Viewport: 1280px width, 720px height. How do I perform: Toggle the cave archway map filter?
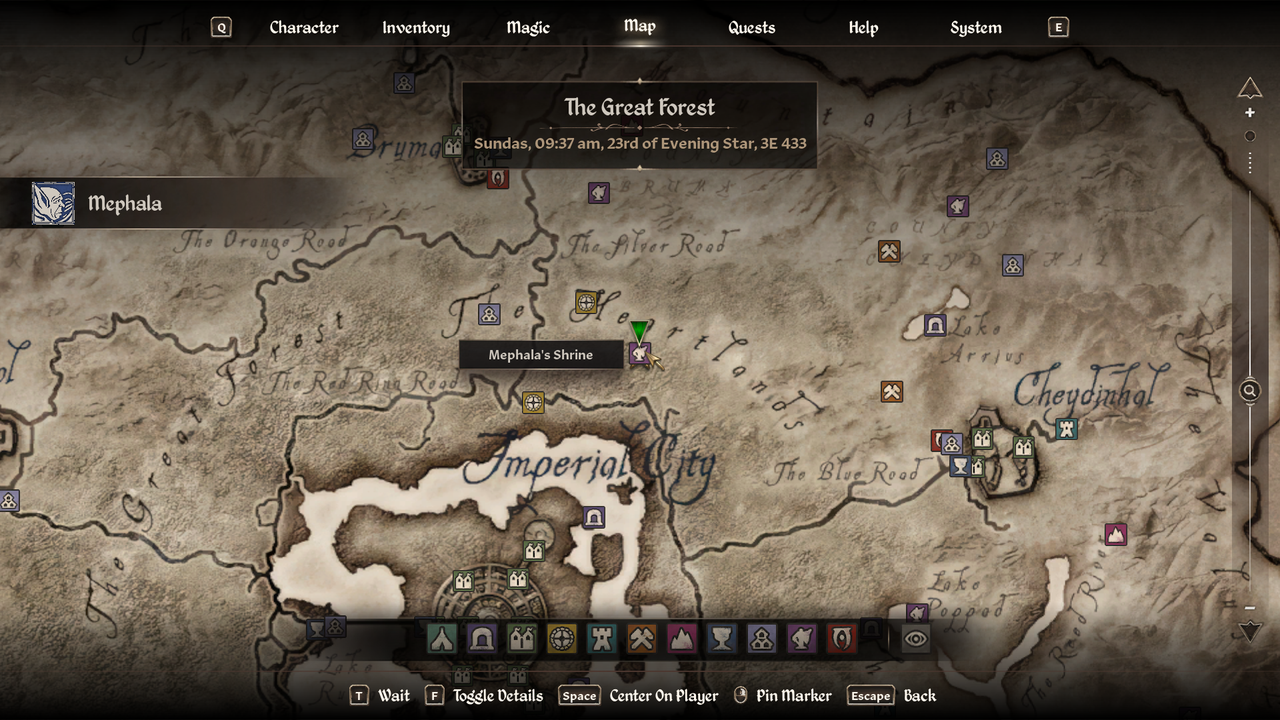(481, 638)
